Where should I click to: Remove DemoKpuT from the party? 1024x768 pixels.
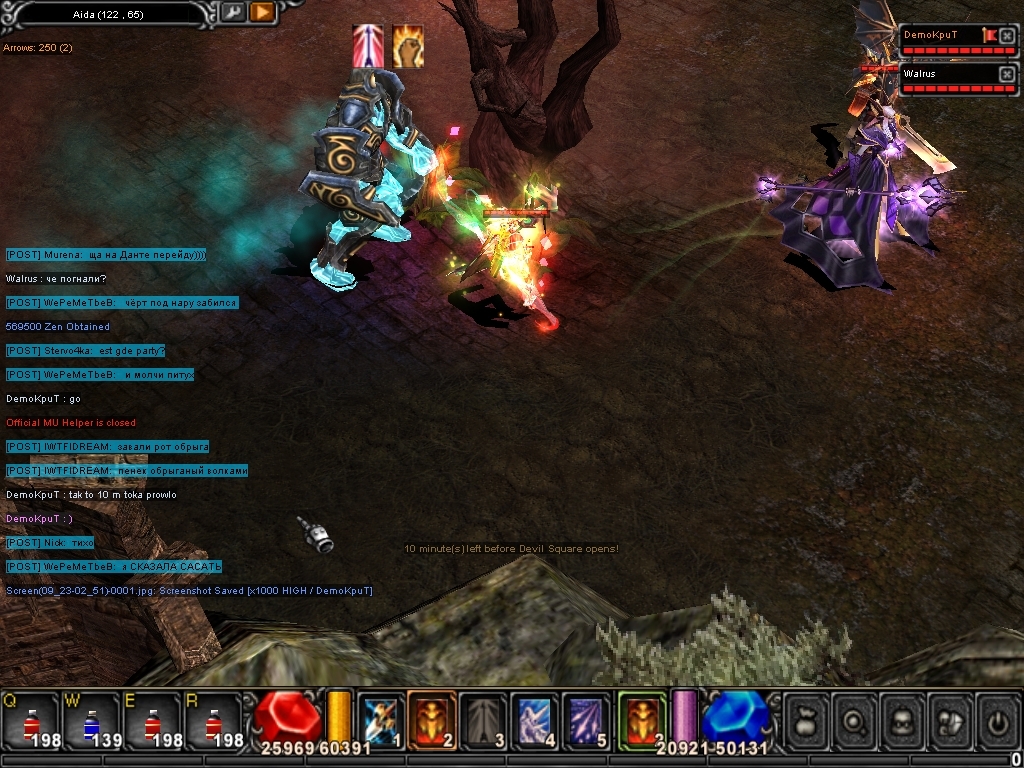[x=1007, y=36]
